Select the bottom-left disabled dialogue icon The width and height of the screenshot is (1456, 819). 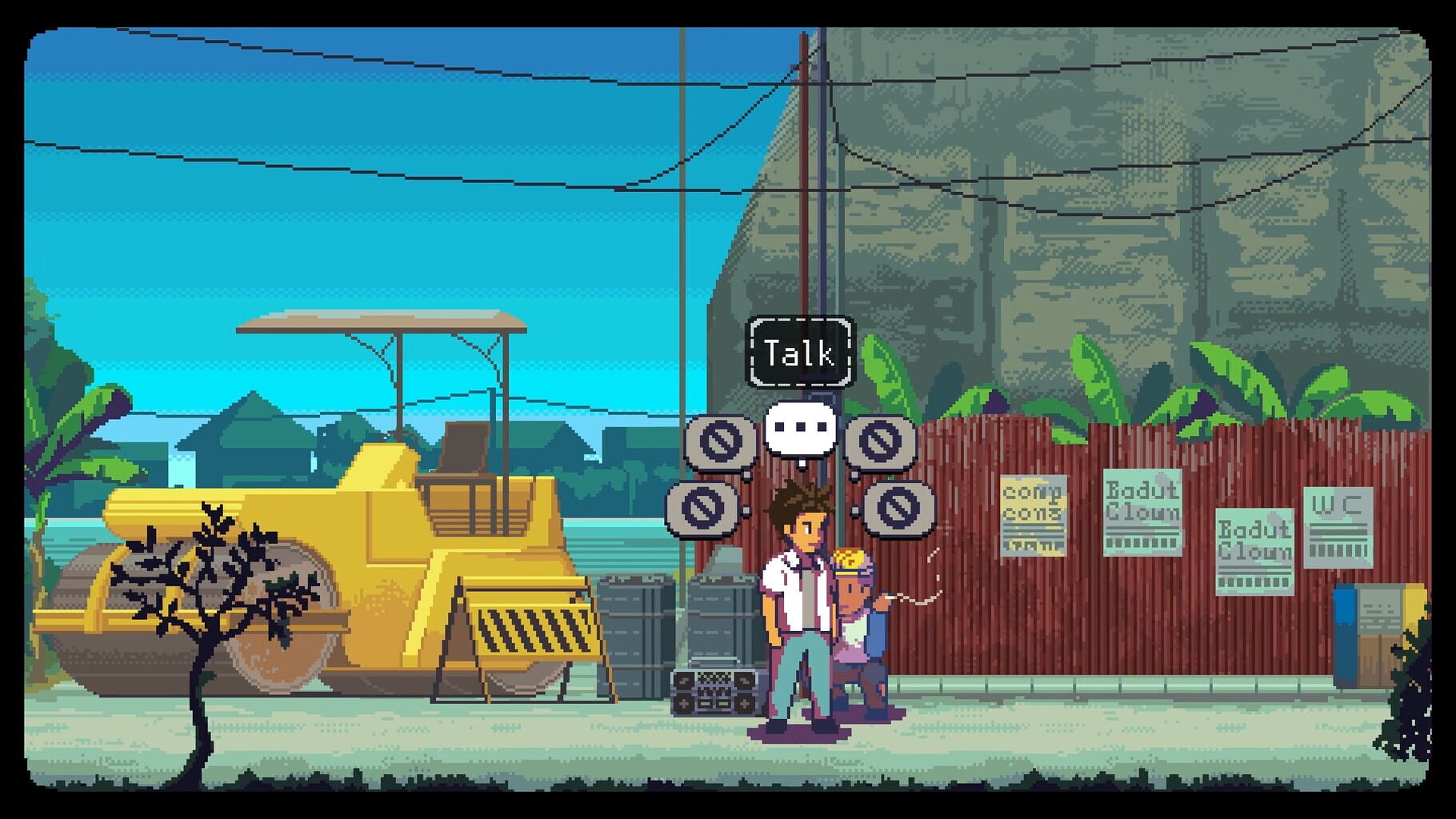[x=702, y=509]
